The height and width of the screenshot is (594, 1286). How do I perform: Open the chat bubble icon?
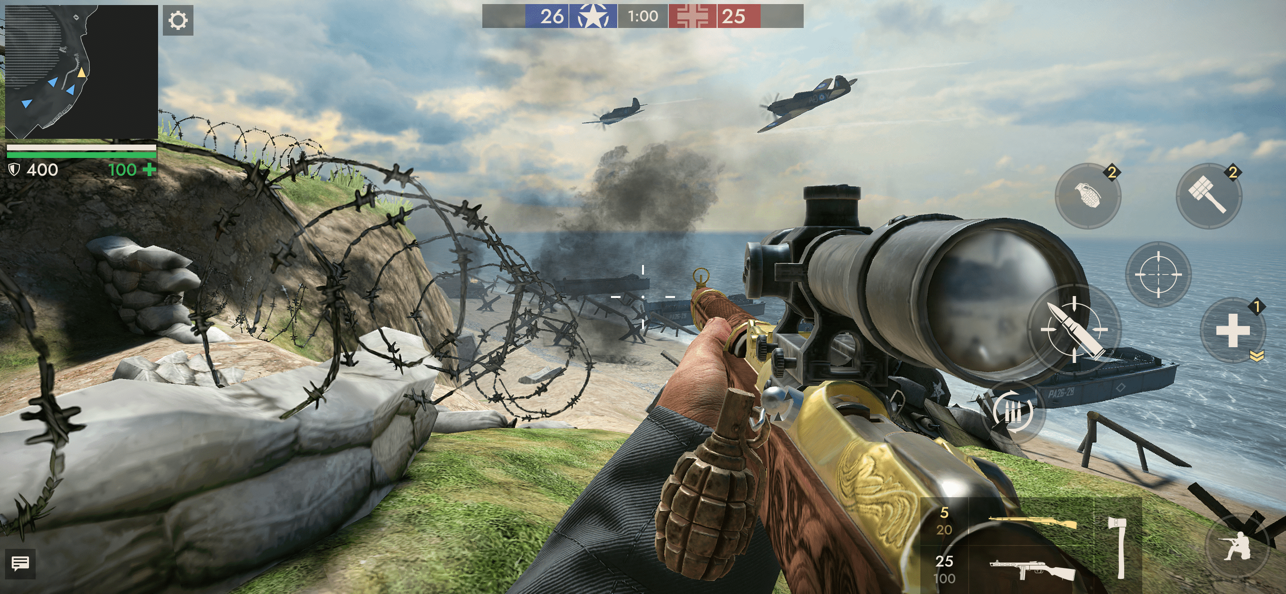click(20, 564)
